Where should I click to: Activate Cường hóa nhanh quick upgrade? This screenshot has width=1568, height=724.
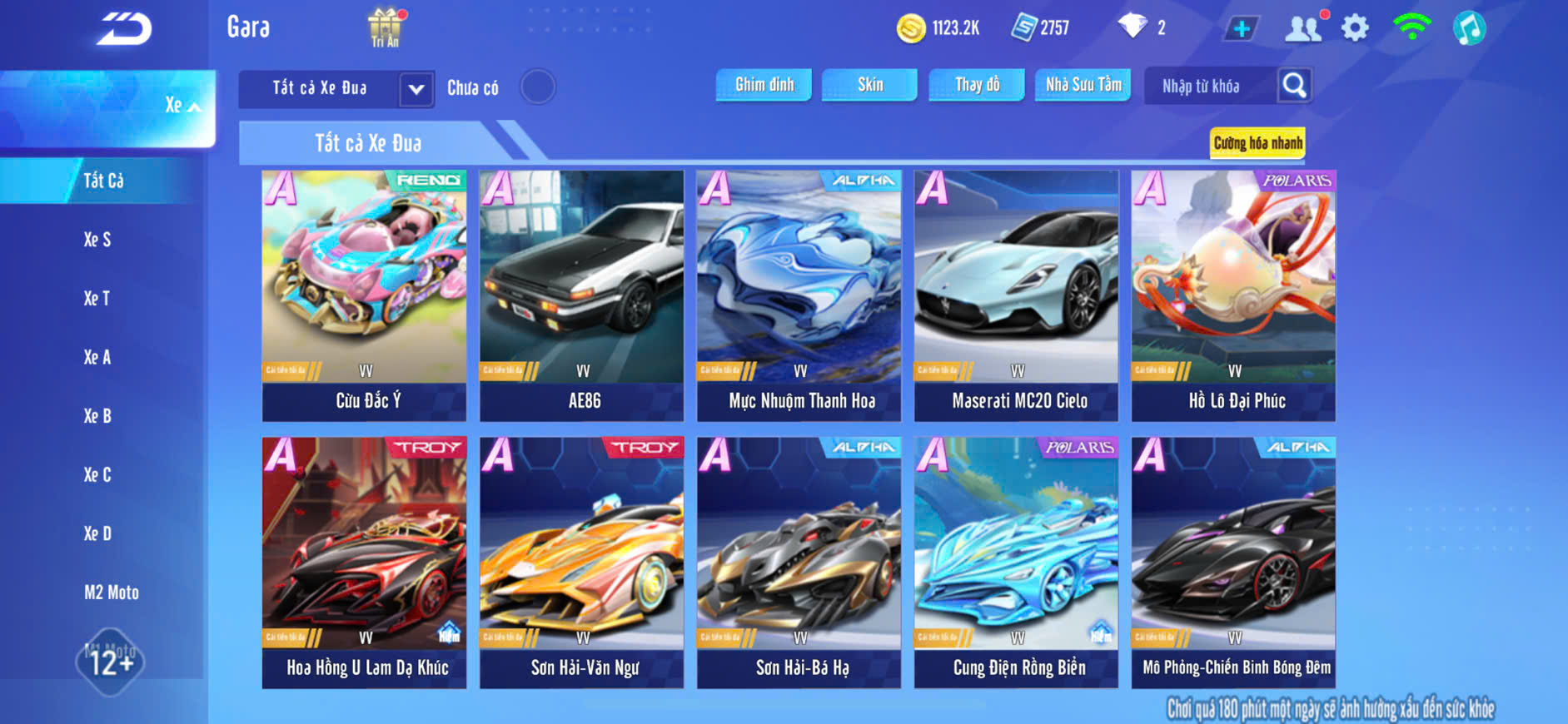[x=1257, y=143]
